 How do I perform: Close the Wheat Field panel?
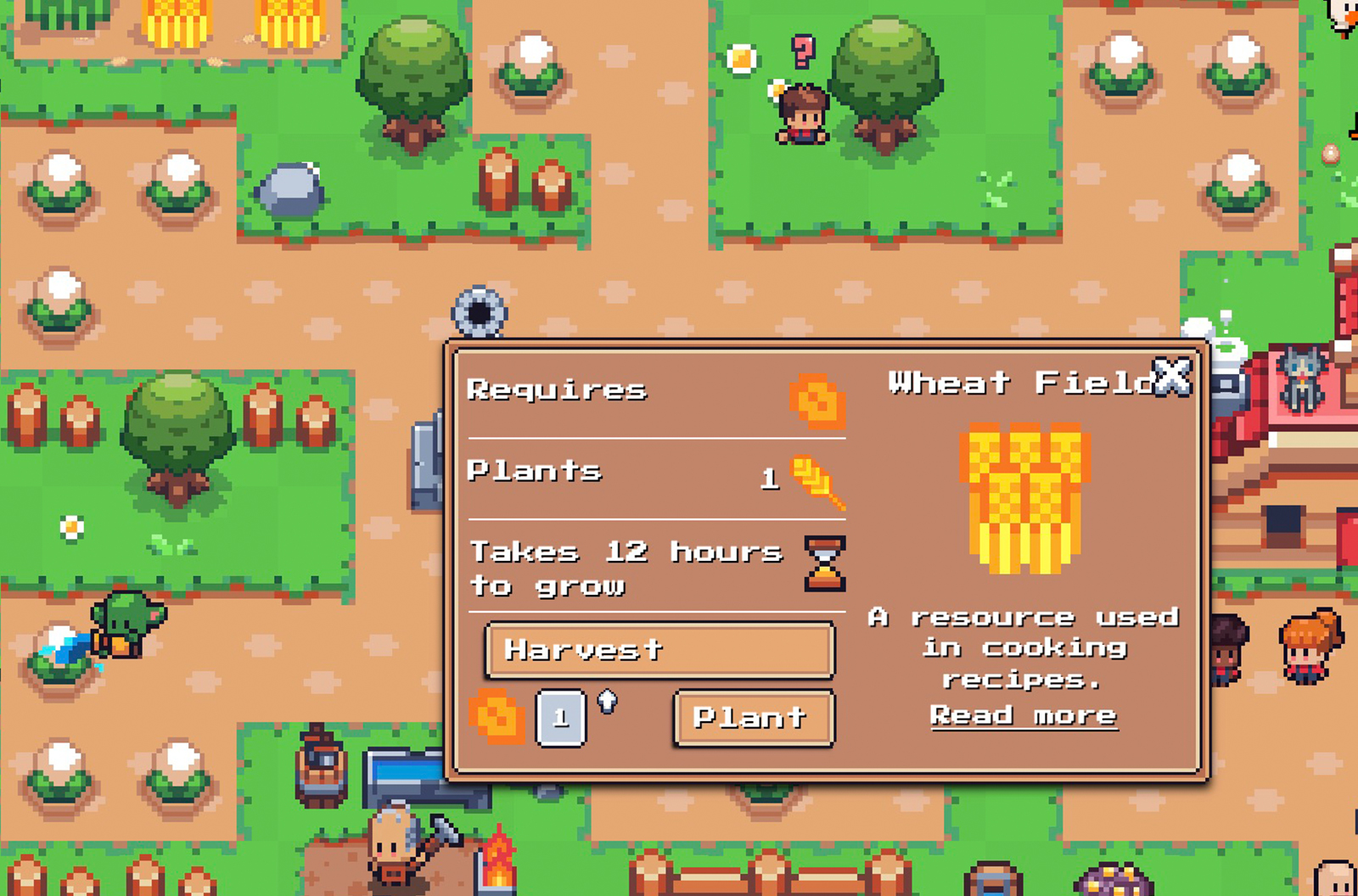(x=1172, y=376)
